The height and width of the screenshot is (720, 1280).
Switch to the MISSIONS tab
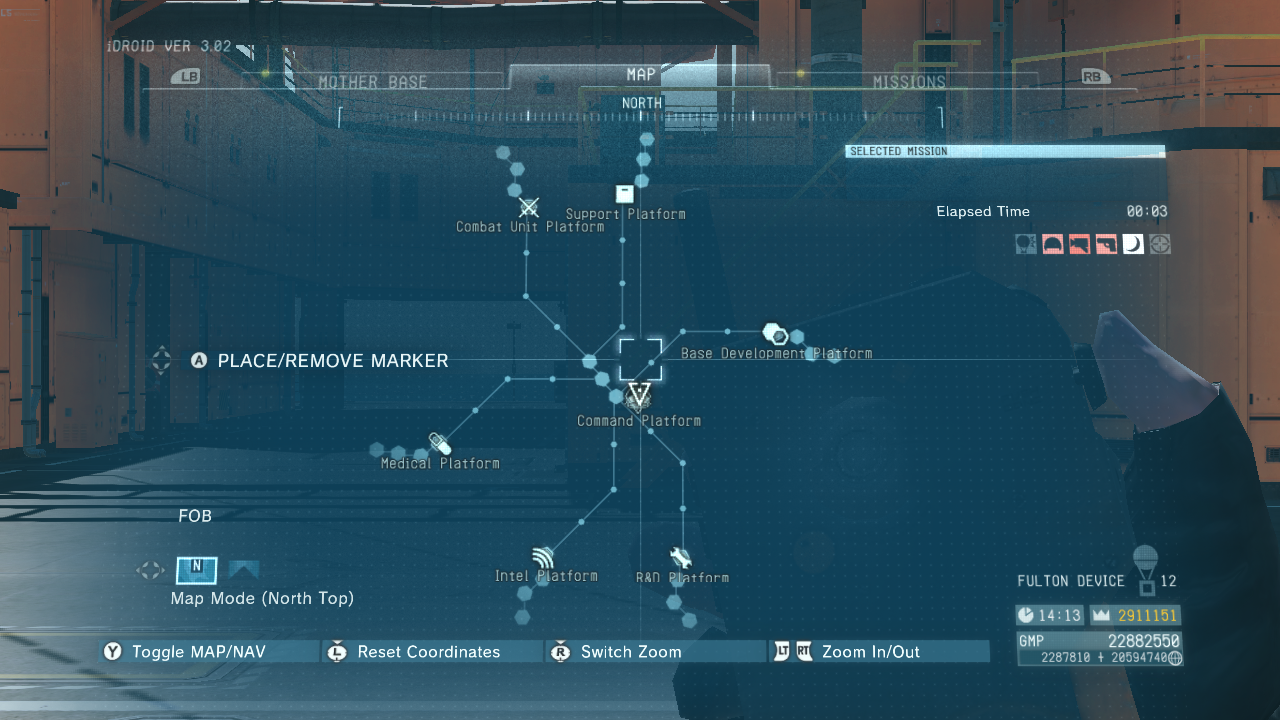(x=910, y=81)
